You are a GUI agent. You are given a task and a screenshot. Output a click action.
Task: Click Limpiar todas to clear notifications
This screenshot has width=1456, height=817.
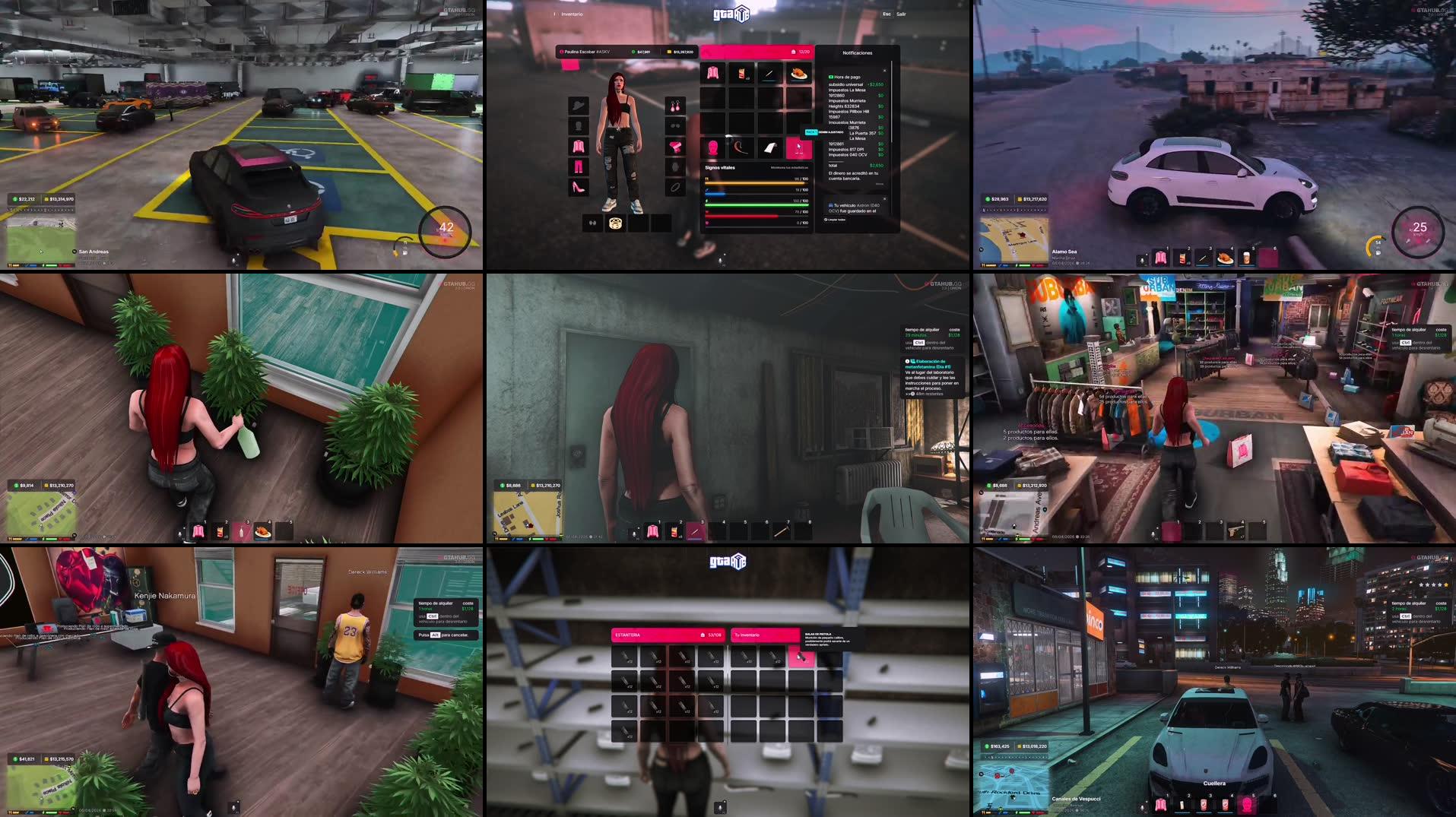[x=836, y=219]
